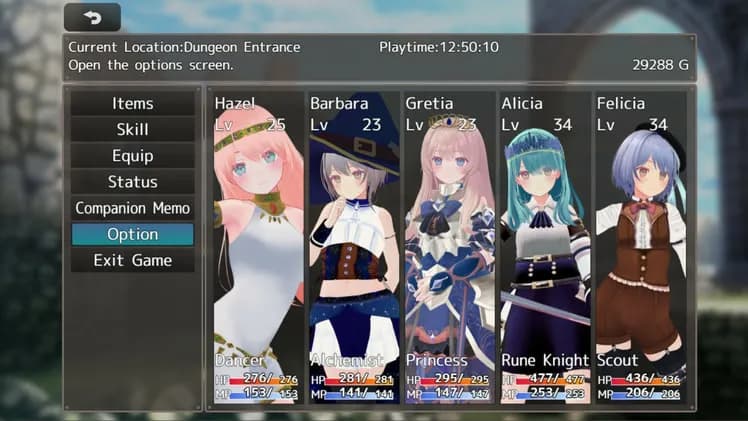Choose Alicia the Rune Knight's card
The width and height of the screenshot is (748, 421).
(544, 248)
